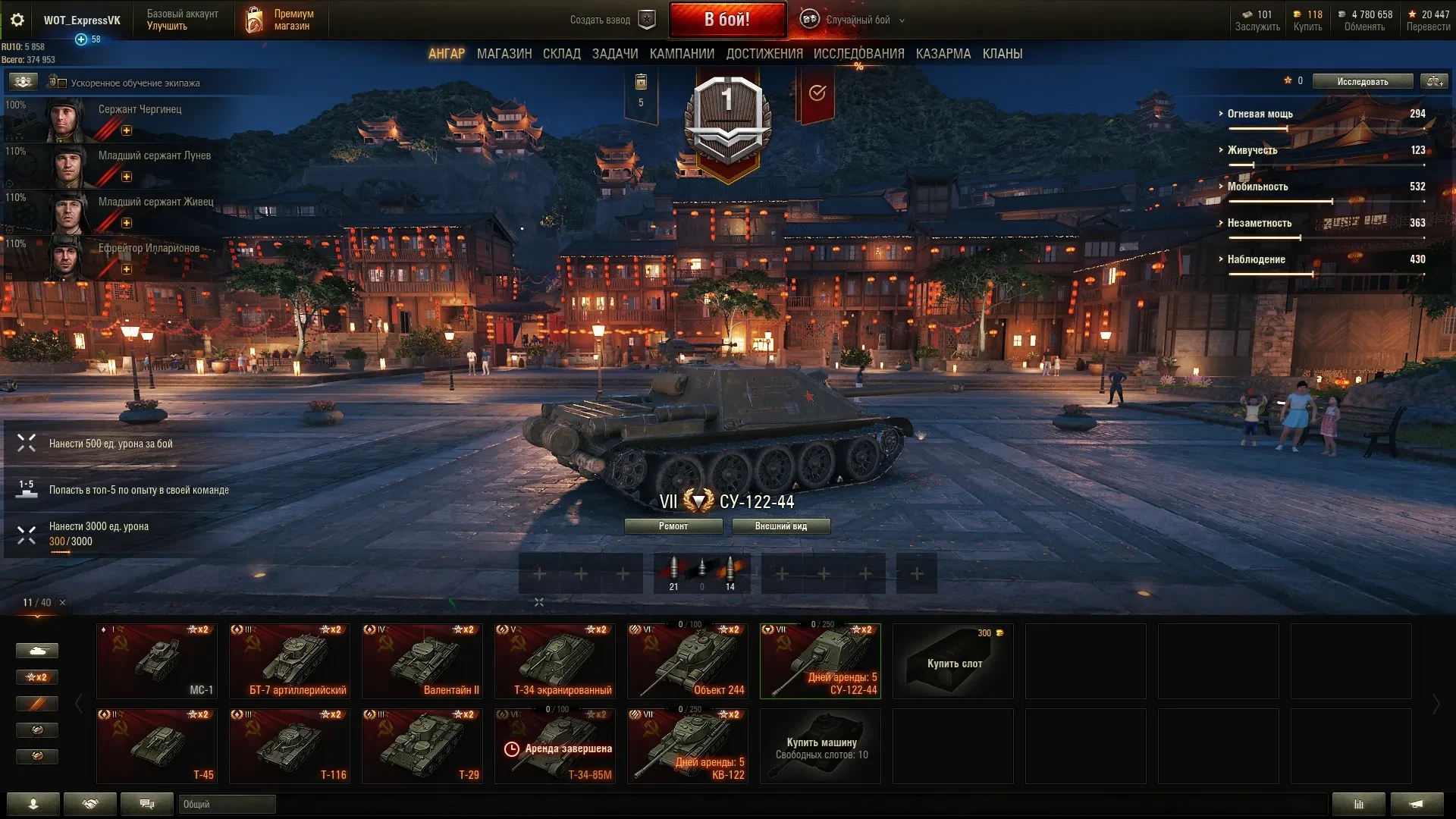Screen dimensions: 1456x819
Task: Click the Ремонт button
Action: [x=673, y=526]
